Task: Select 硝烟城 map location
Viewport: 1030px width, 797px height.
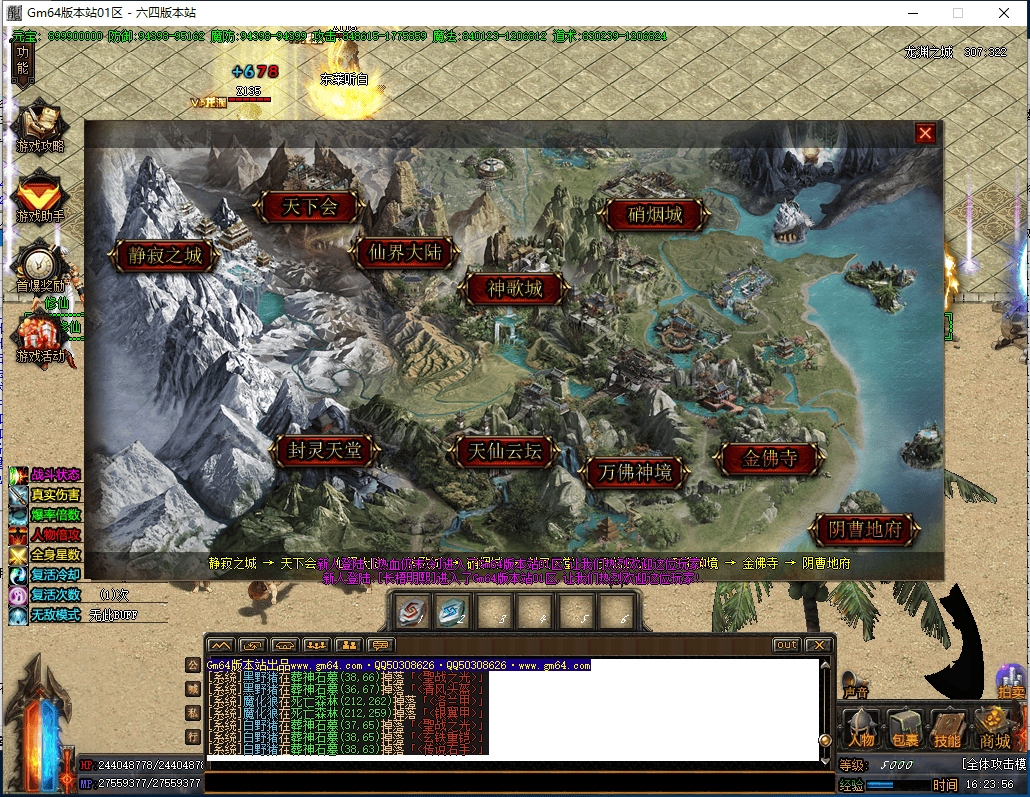Action: pos(655,214)
